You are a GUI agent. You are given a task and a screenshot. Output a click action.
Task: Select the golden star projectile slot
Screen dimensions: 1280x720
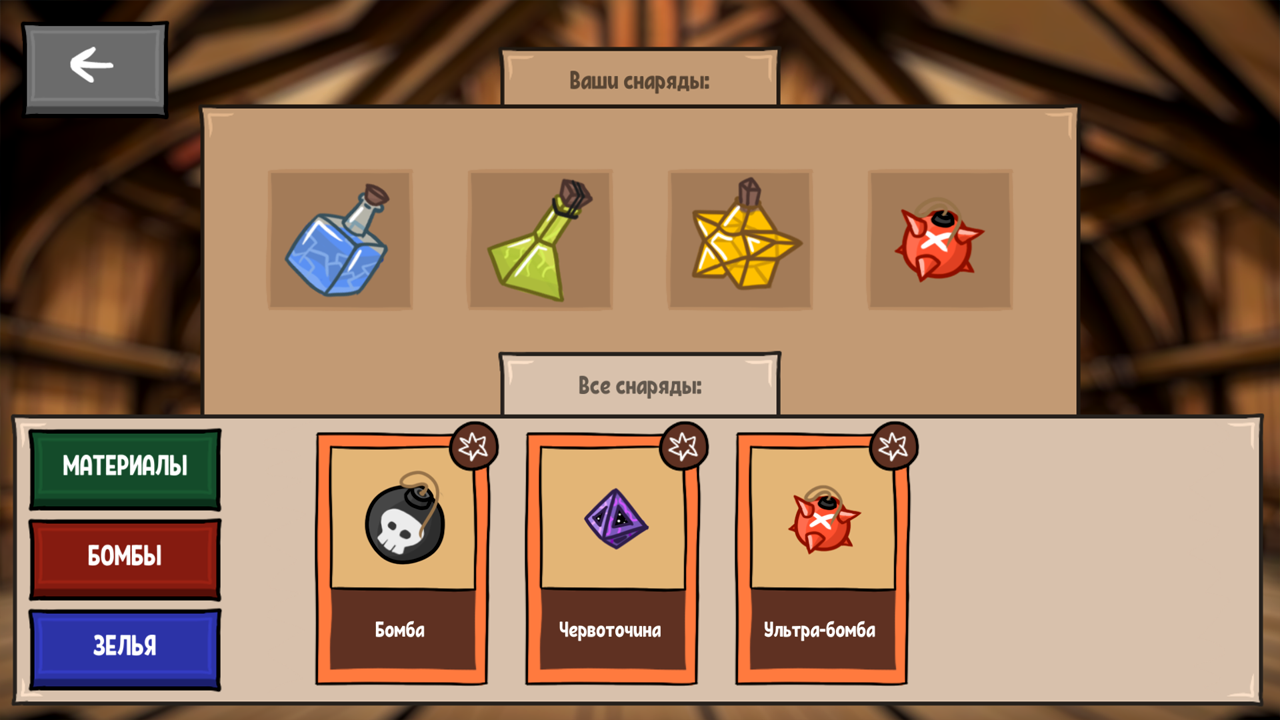click(x=740, y=240)
